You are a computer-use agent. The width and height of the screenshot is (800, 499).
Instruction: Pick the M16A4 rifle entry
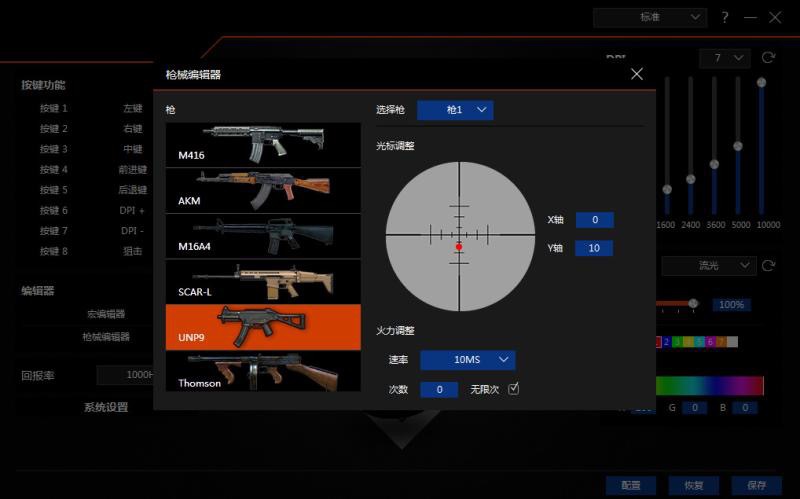click(263, 236)
